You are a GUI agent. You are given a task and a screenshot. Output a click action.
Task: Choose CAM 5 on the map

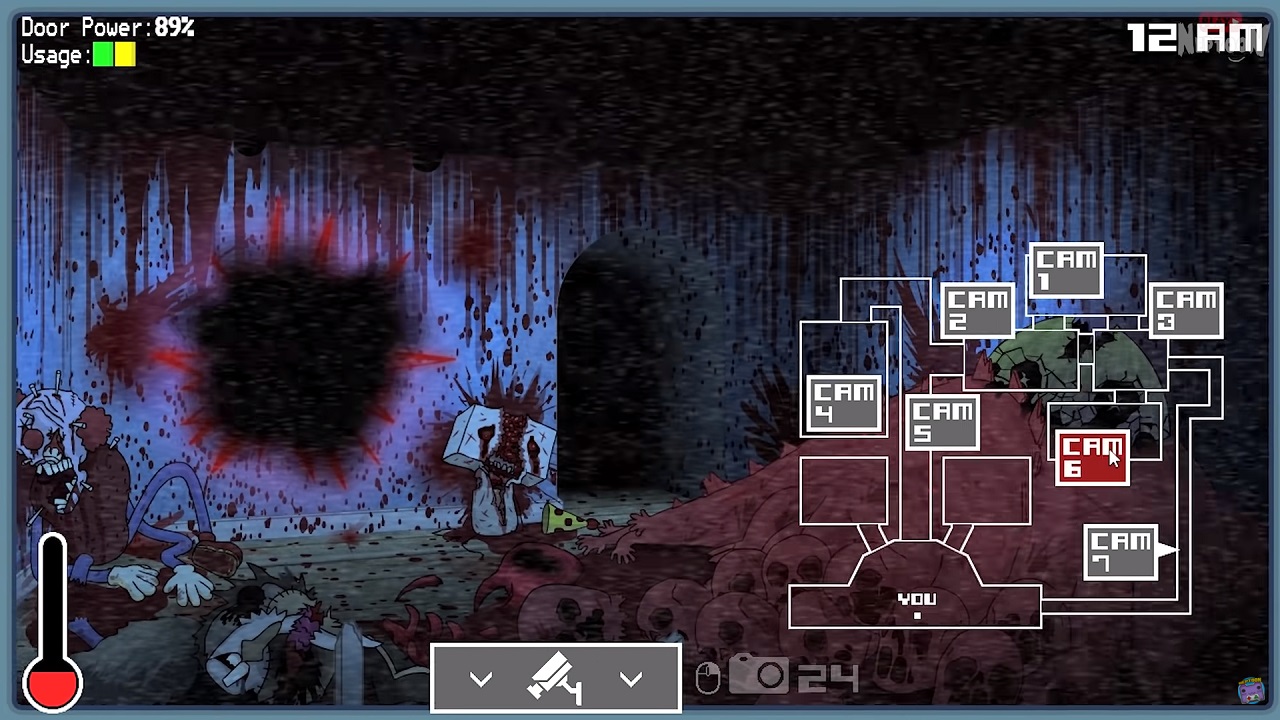[x=942, y=422]
